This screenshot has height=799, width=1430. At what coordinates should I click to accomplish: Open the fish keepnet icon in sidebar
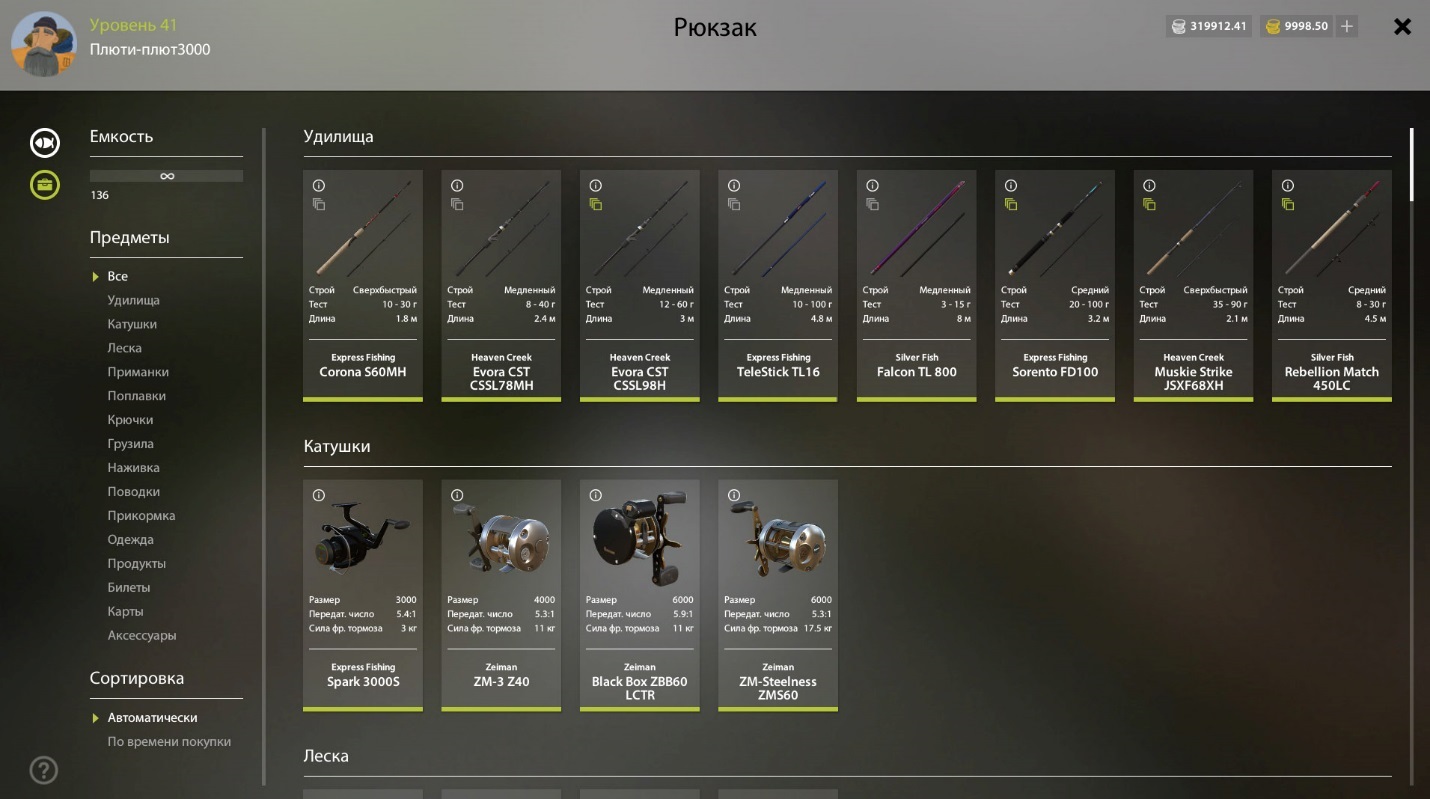coord(45,143)
